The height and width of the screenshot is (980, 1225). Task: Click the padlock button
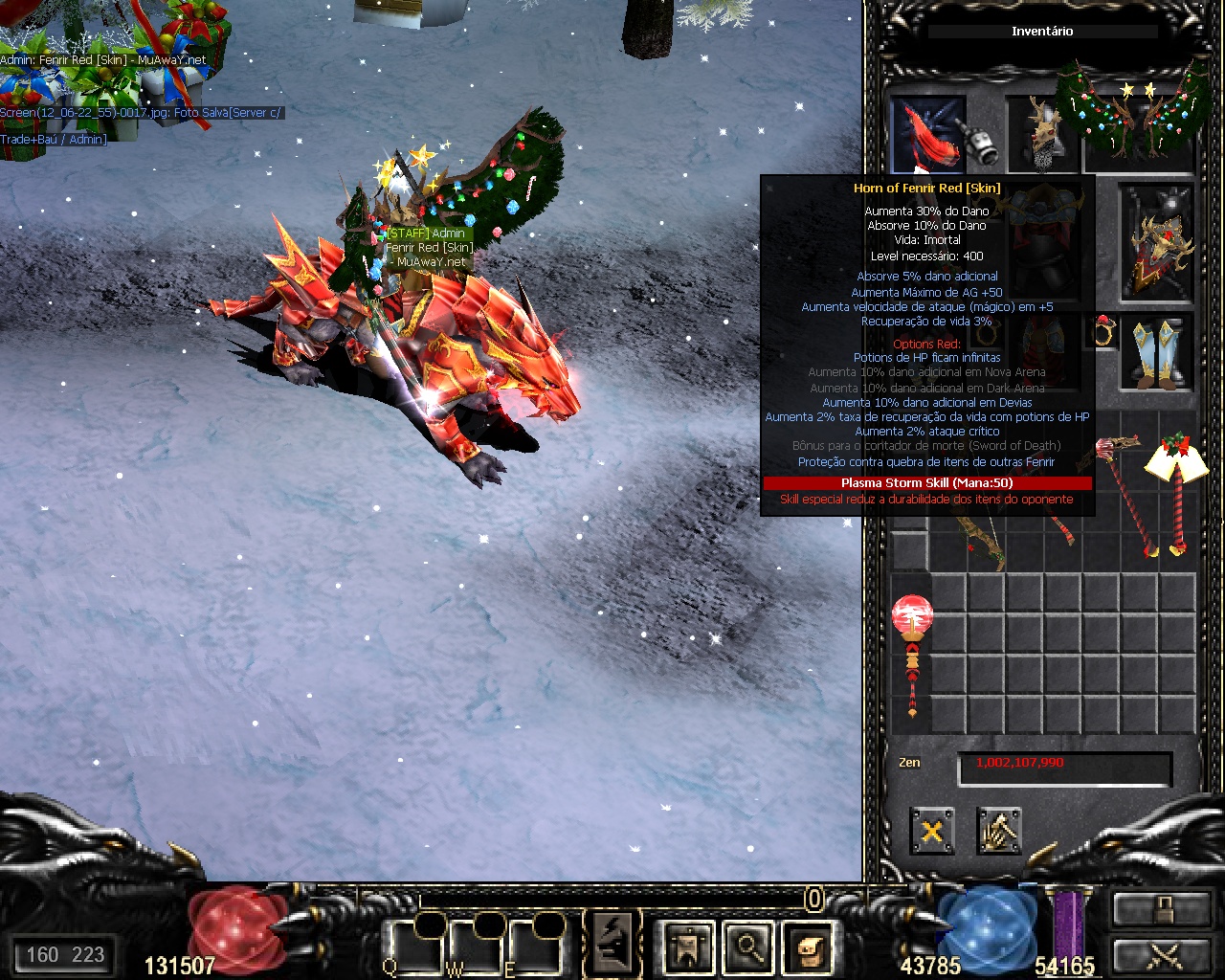[x=1160, y=909]
